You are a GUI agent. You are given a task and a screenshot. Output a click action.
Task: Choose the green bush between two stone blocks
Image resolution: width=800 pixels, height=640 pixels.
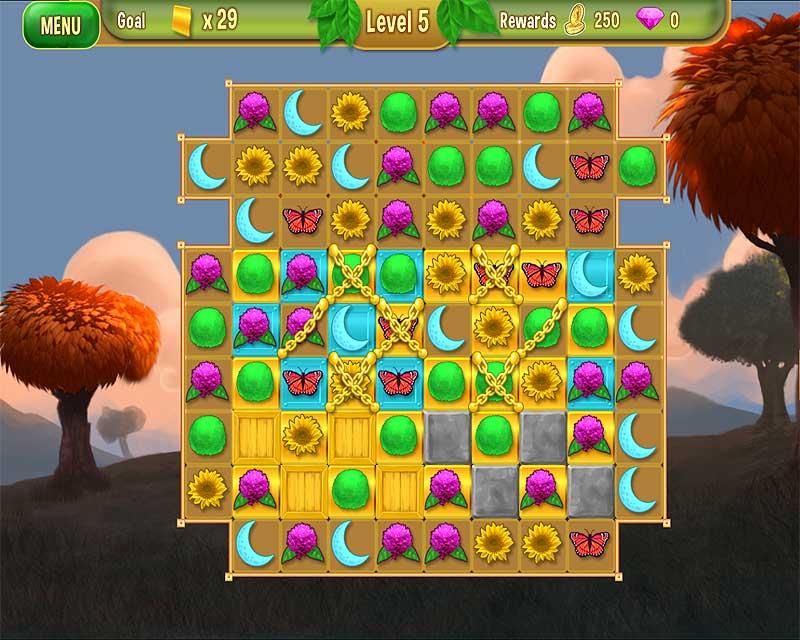click(493, 434)
